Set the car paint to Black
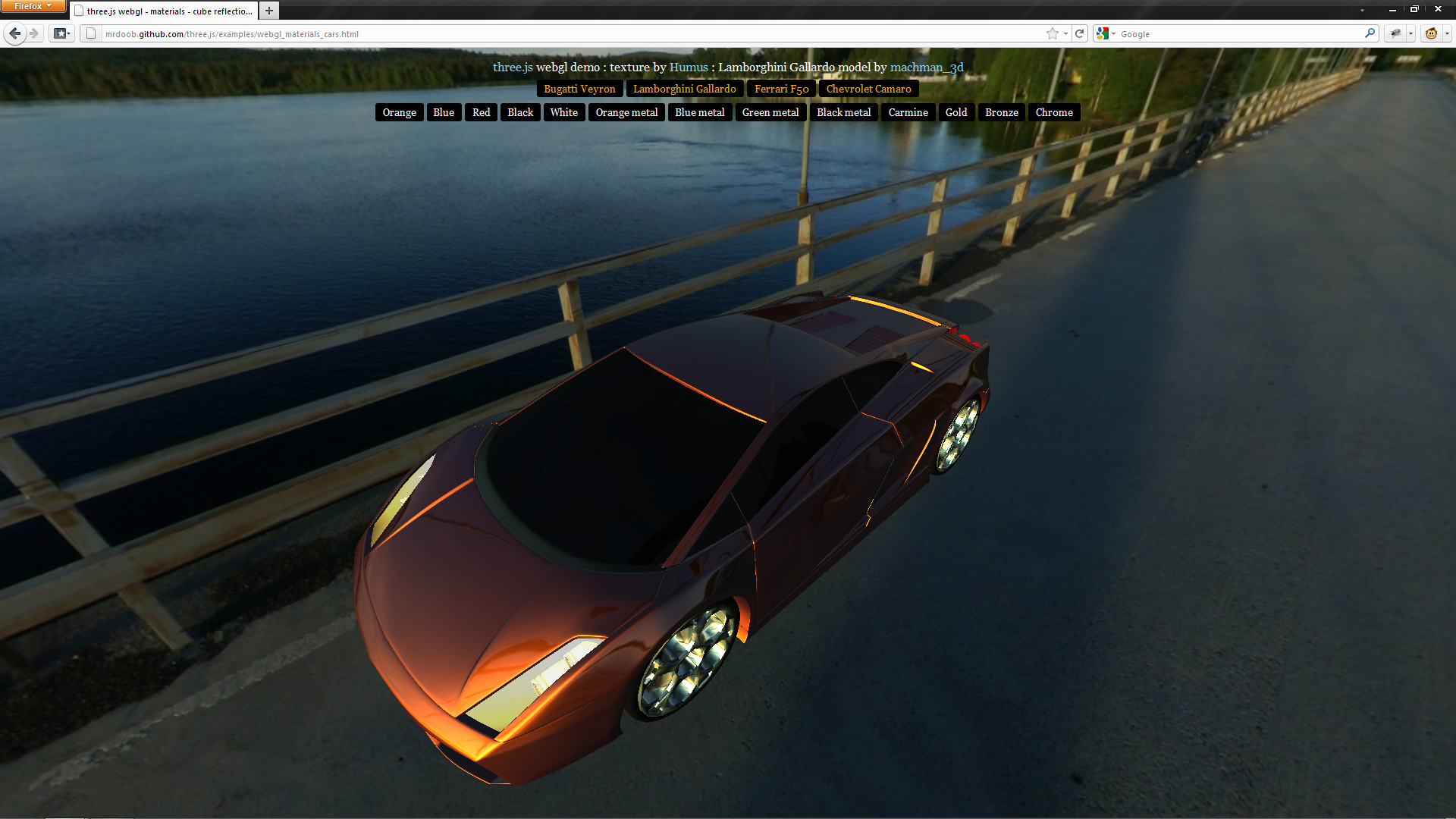Screen dimensions: 1456x819 (x=520, y=112)
